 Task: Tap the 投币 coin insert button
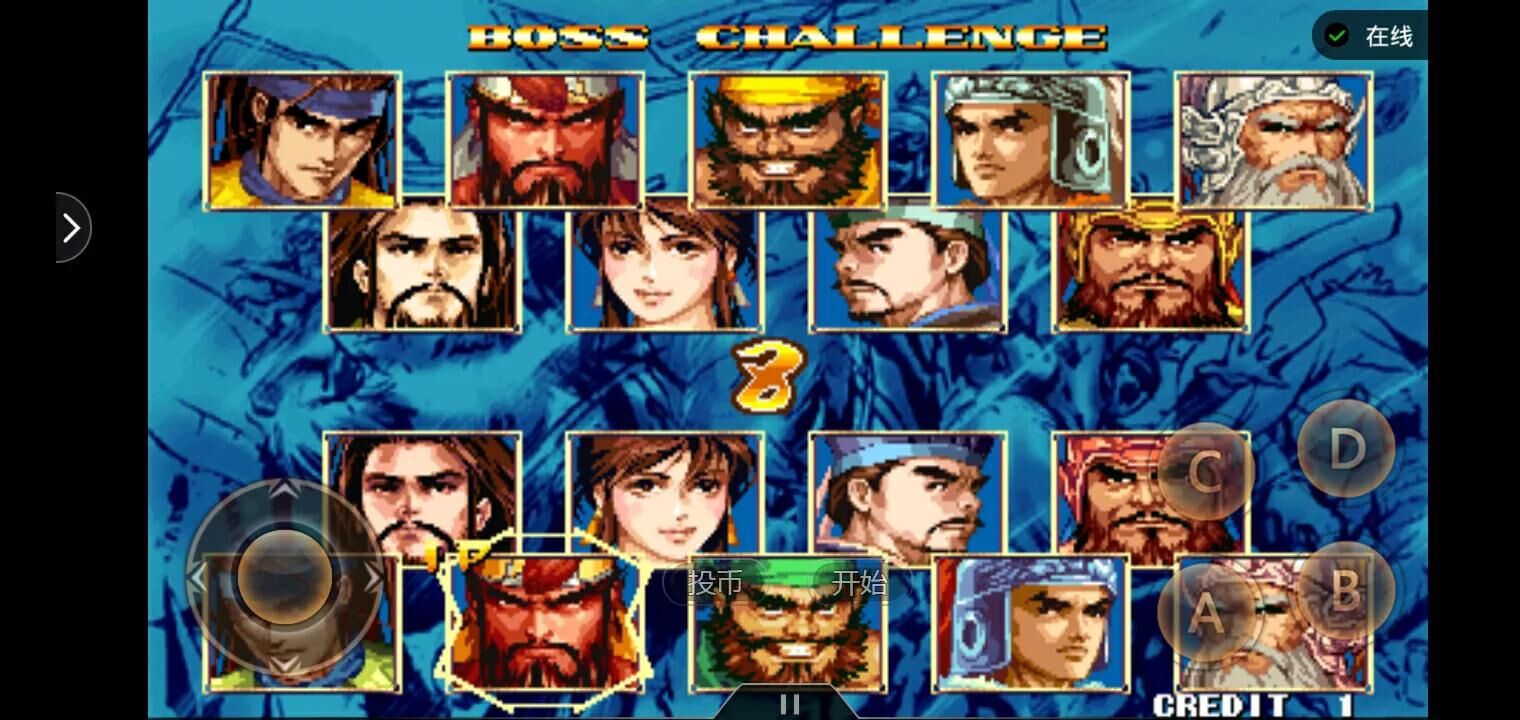point(714,584)
